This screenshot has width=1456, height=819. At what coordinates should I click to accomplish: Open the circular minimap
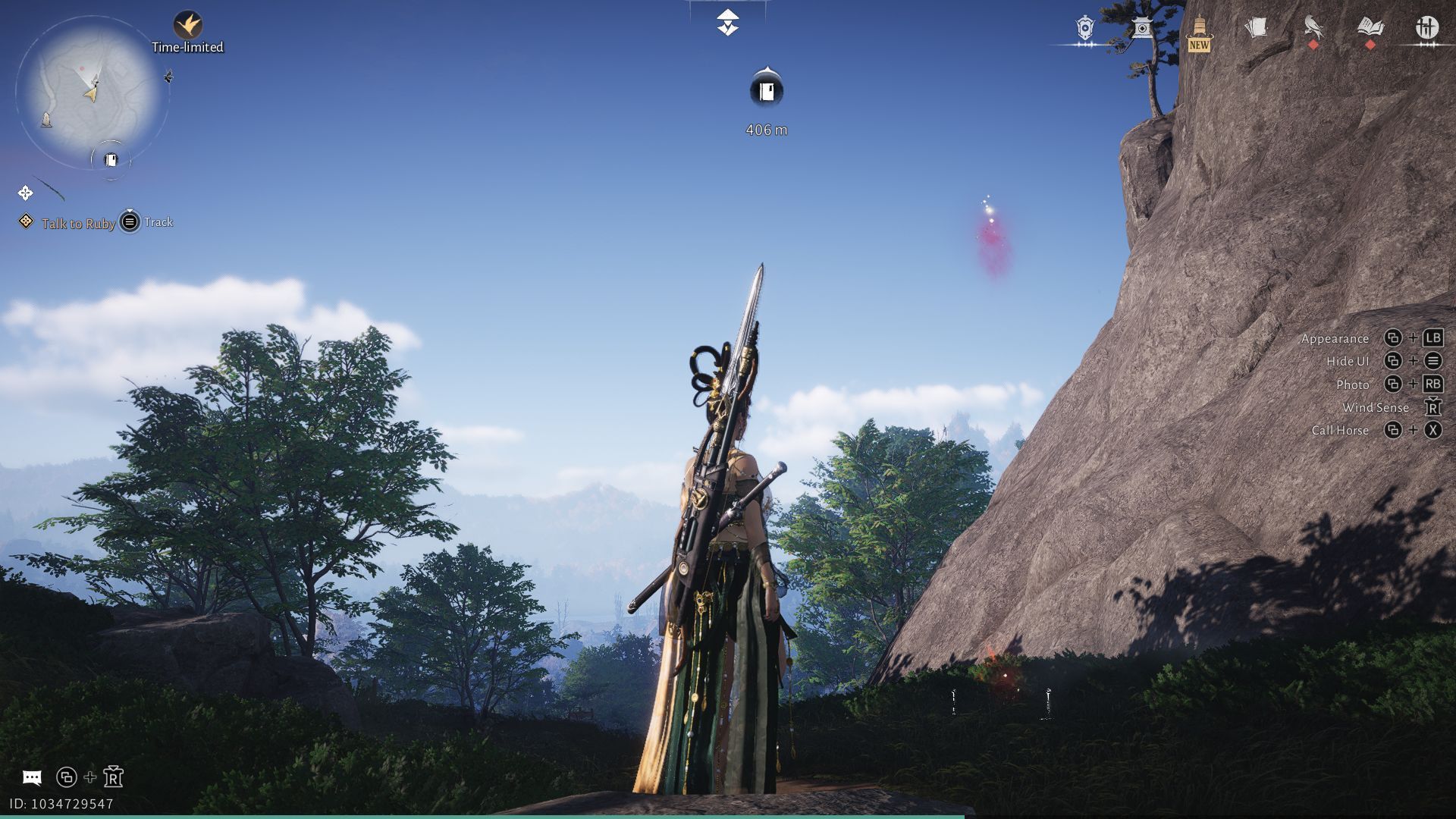click(92, 91)
